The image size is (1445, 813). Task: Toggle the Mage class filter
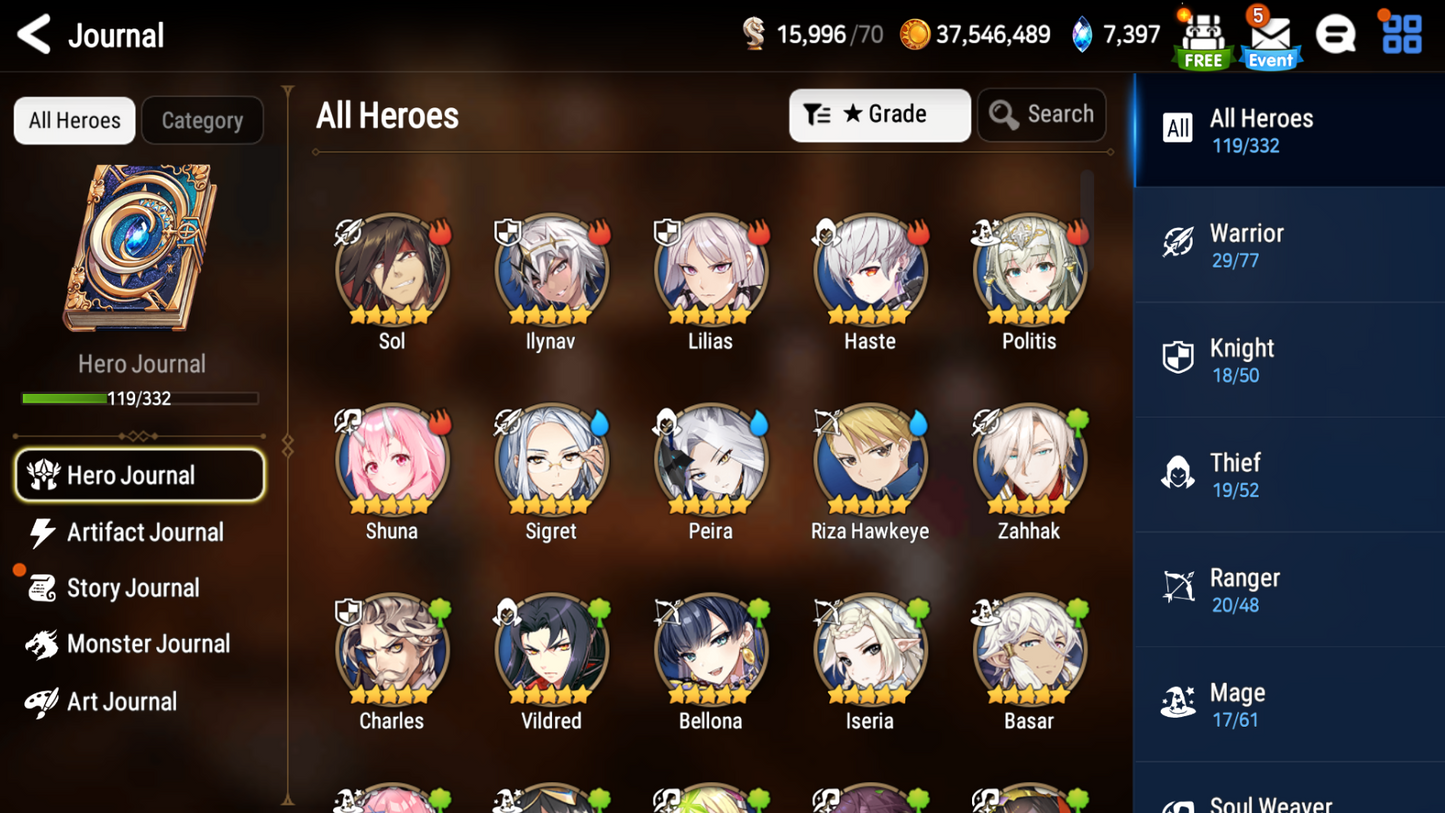click(x=1179, y=703)
